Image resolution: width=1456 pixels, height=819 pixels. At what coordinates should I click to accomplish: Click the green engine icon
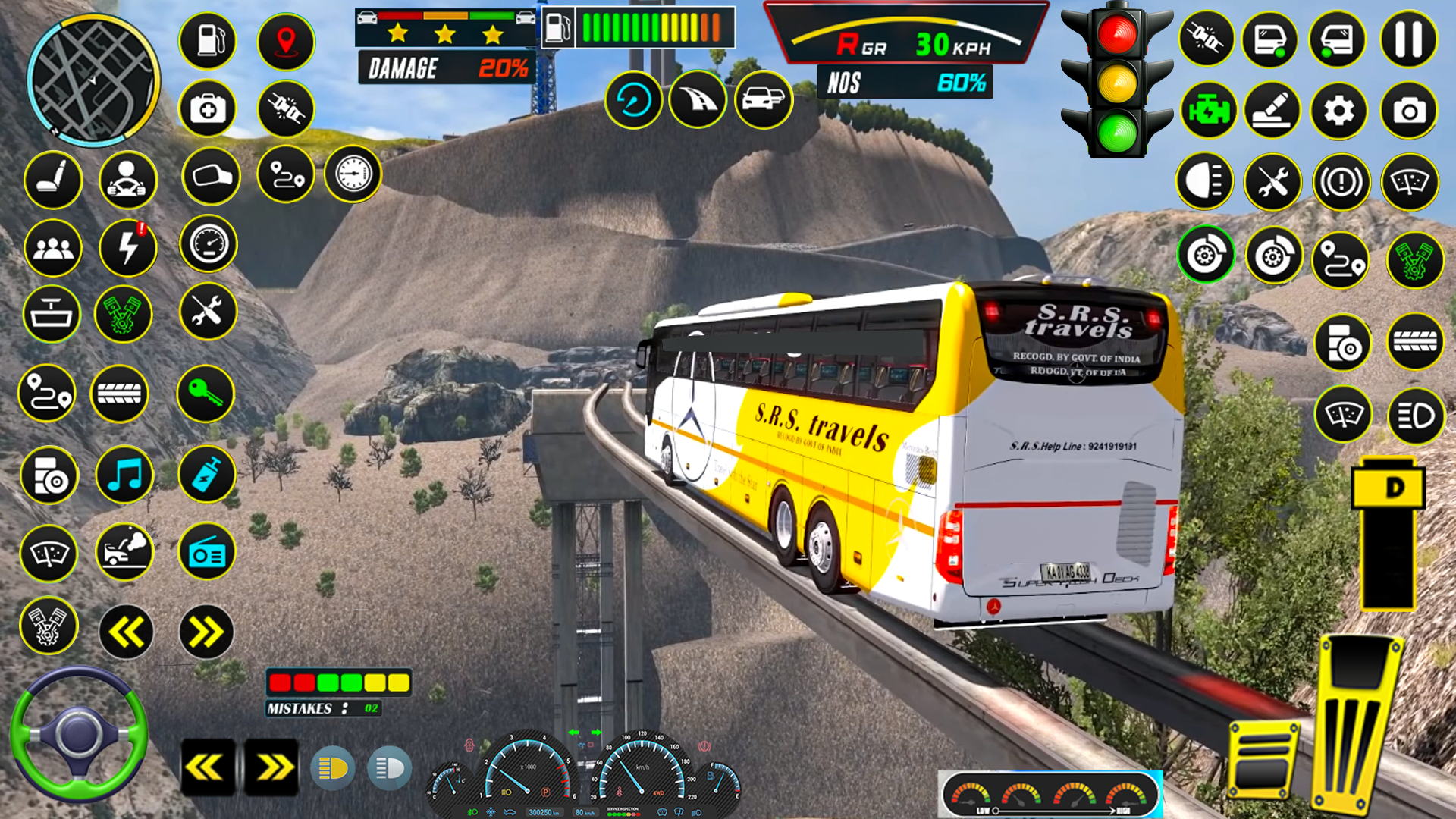(1208, 111)
